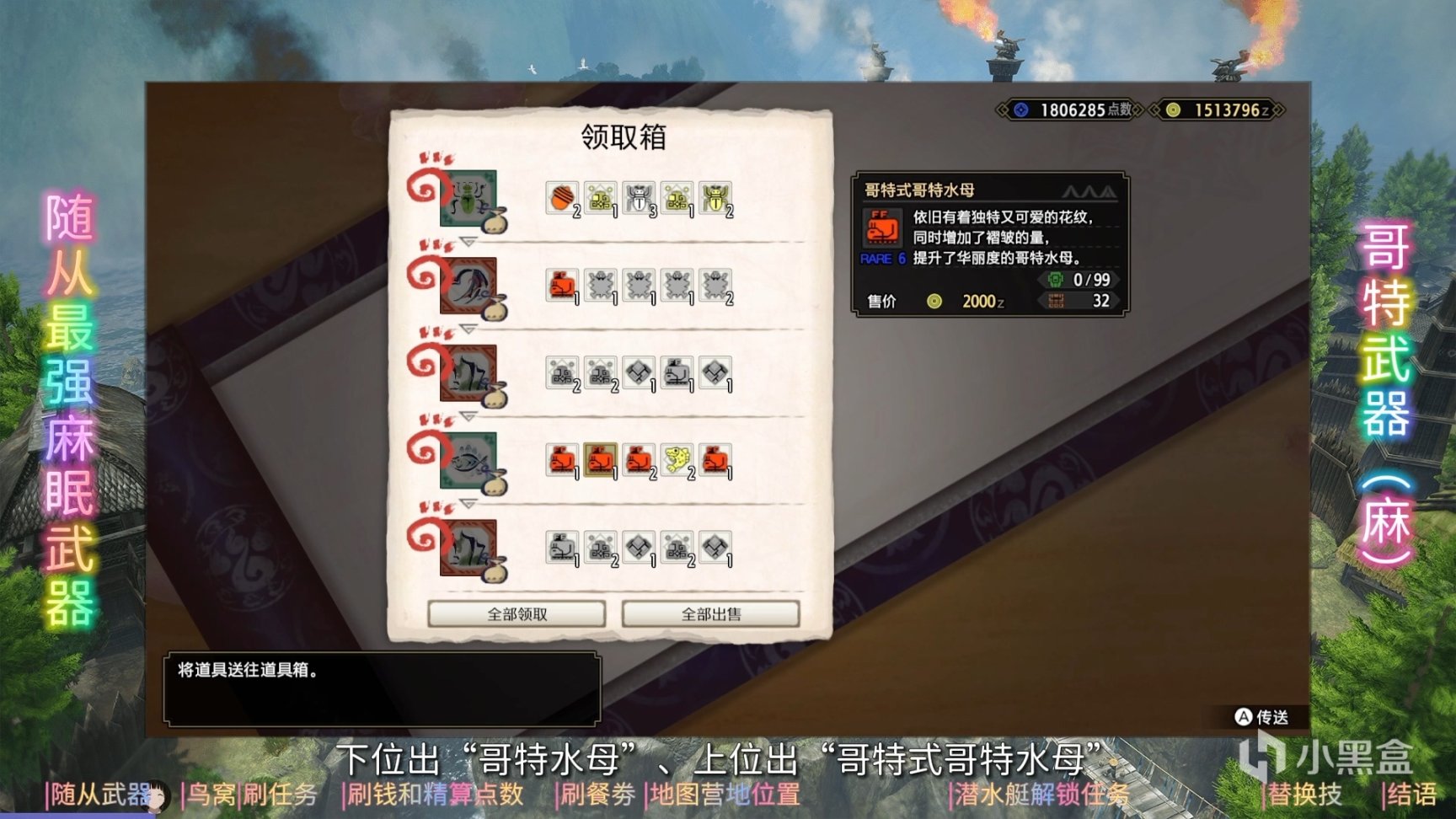Click the green item box icon next to 0/99
Image resolution: width=1456 pixels, height=819 pixels.
1056,280
